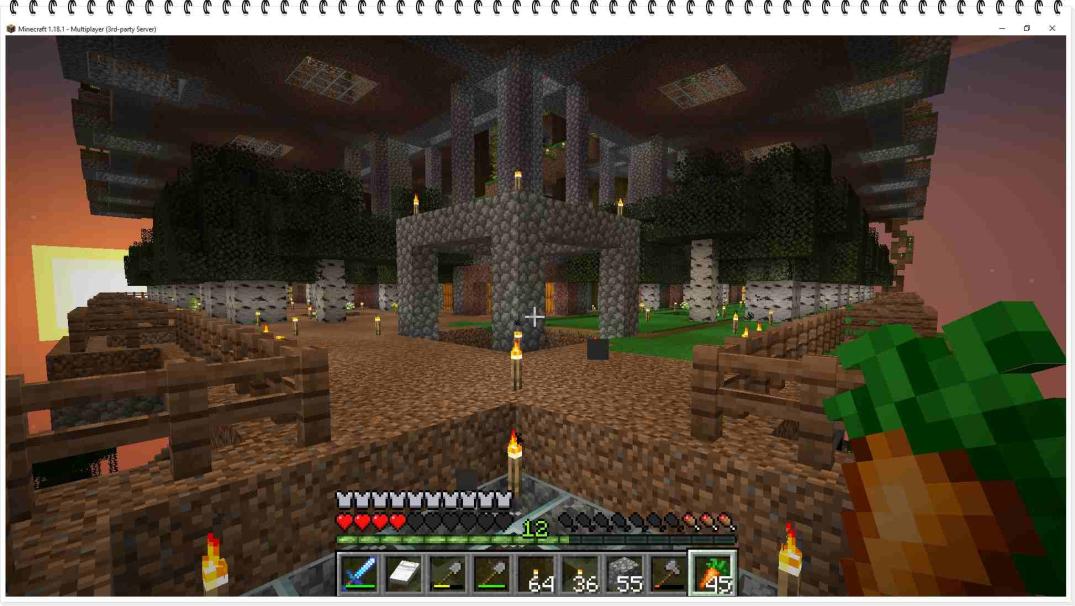The image size is (1075, 606).
Task: Choose the shovel with the green durability bar
Action: point(492,573)
